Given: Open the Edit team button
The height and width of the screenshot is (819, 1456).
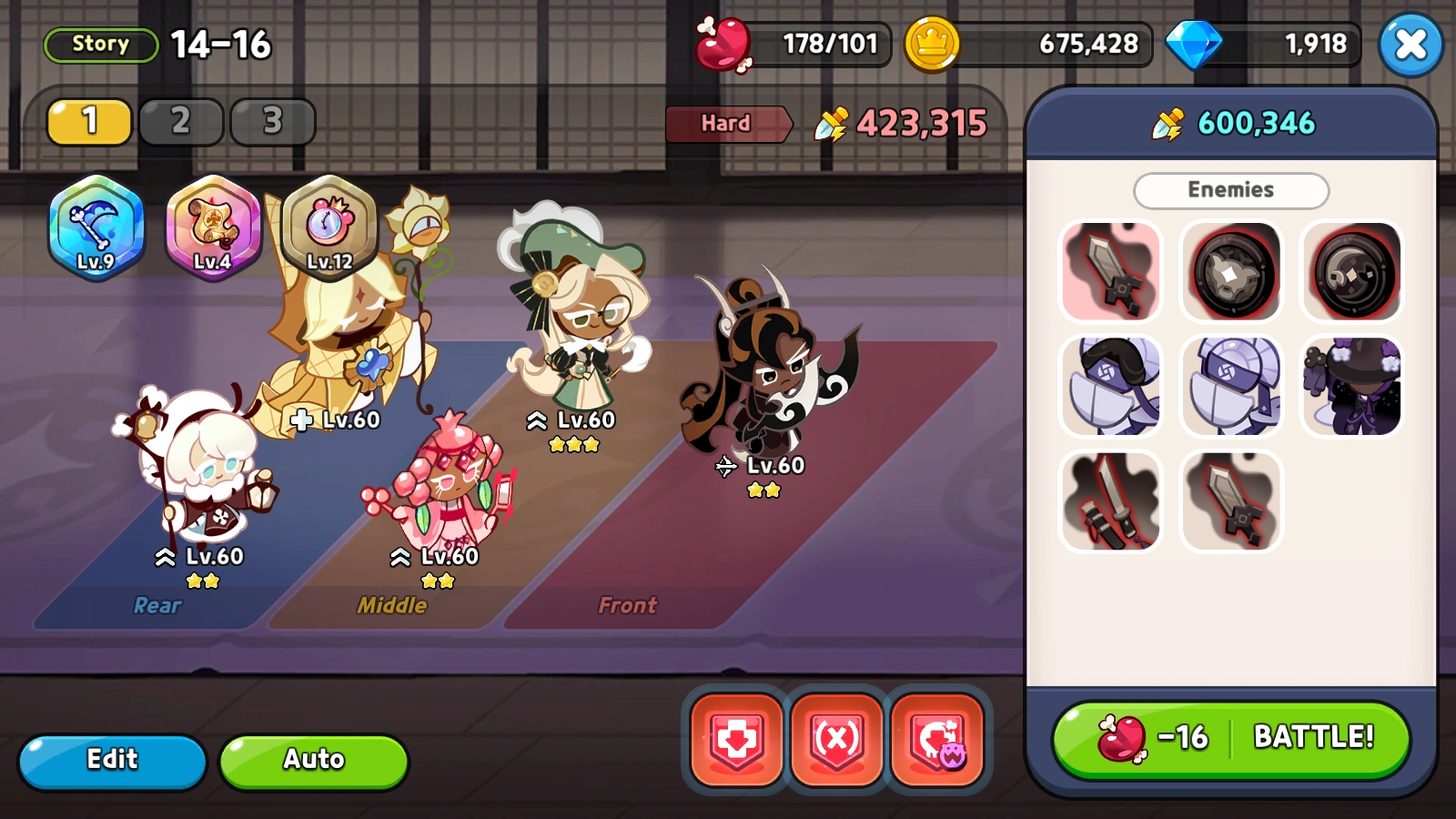Looking at the screenshot, I should pyautogui.click(x=112, y=760).
